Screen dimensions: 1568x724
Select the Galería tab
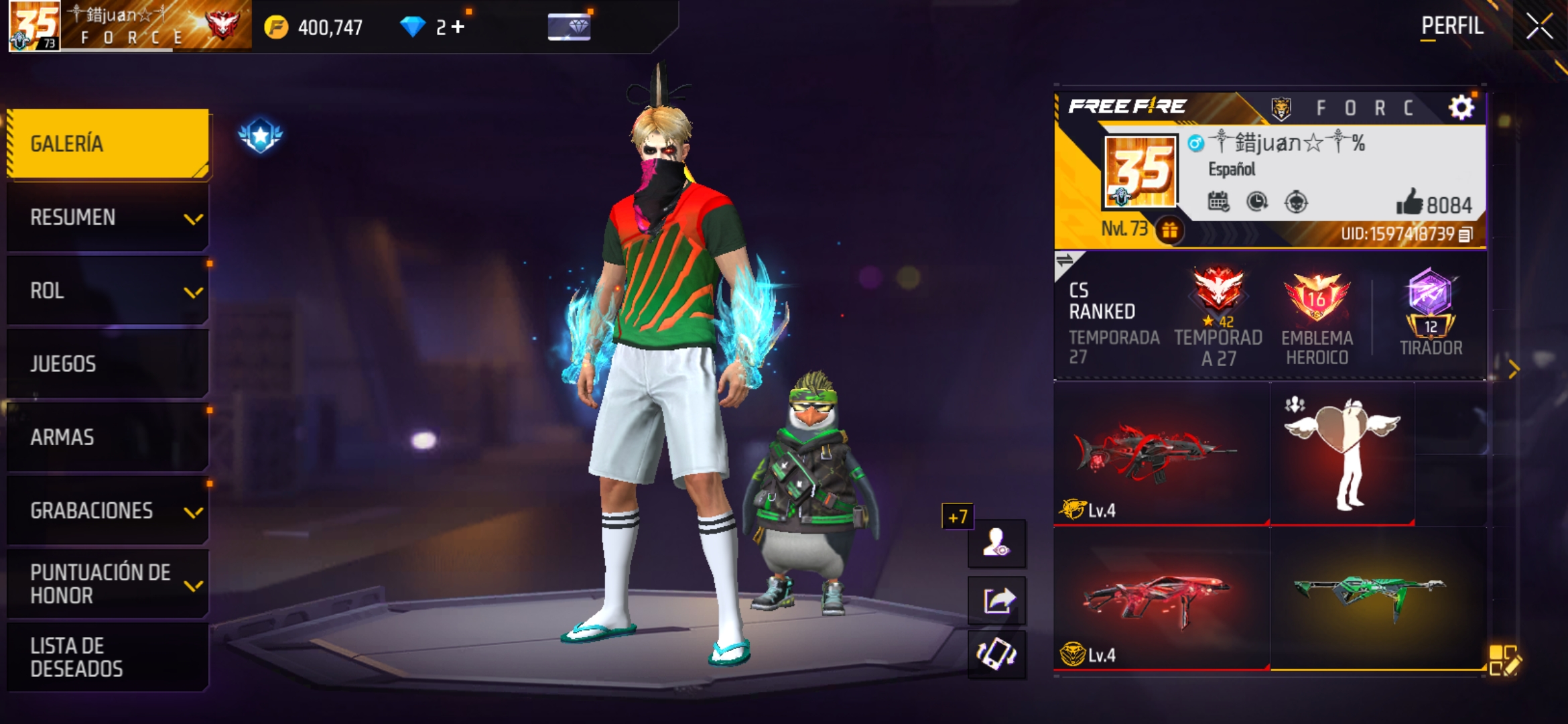tap(107, 143)
